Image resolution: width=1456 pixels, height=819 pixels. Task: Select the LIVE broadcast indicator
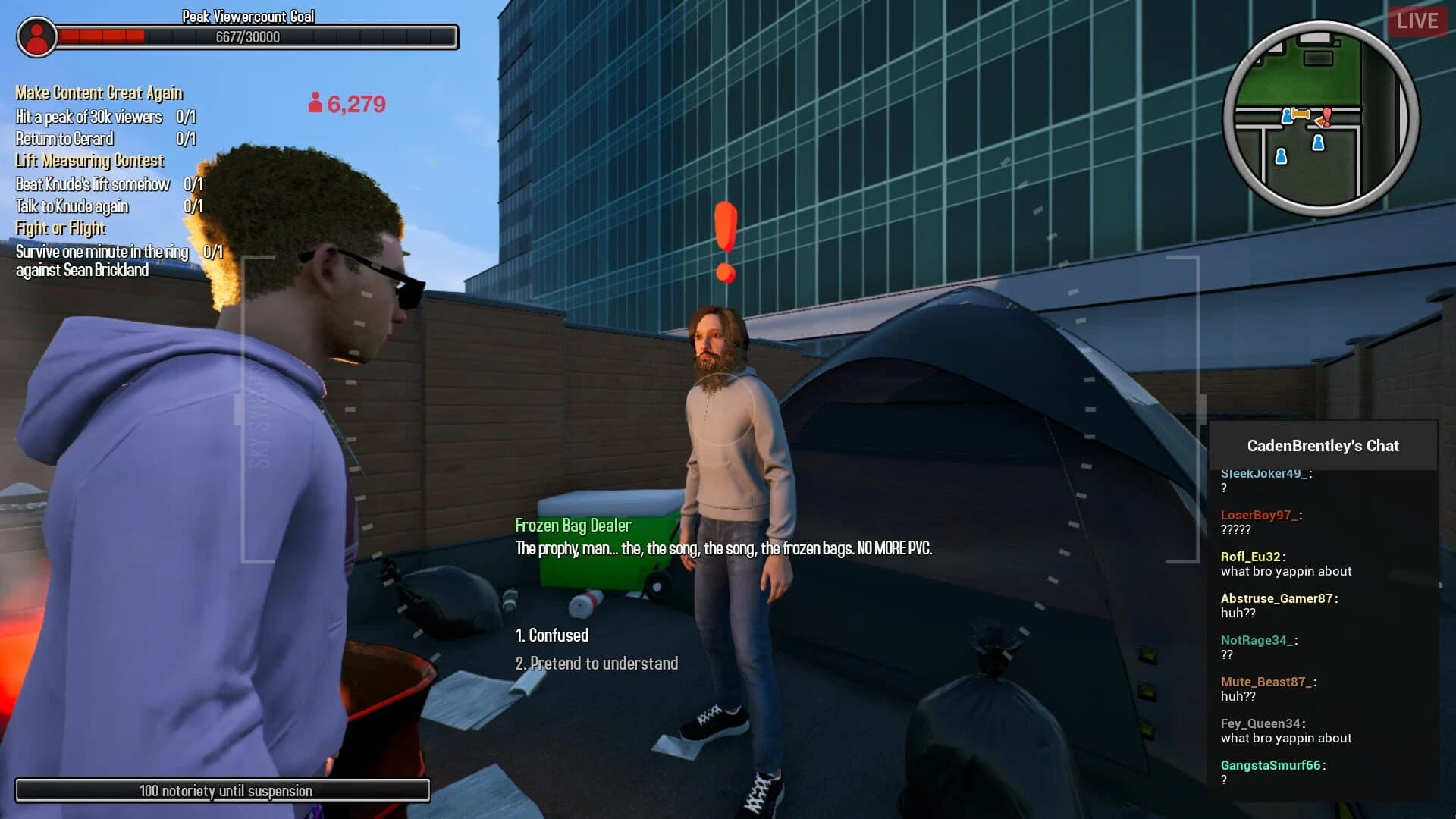1417,20
